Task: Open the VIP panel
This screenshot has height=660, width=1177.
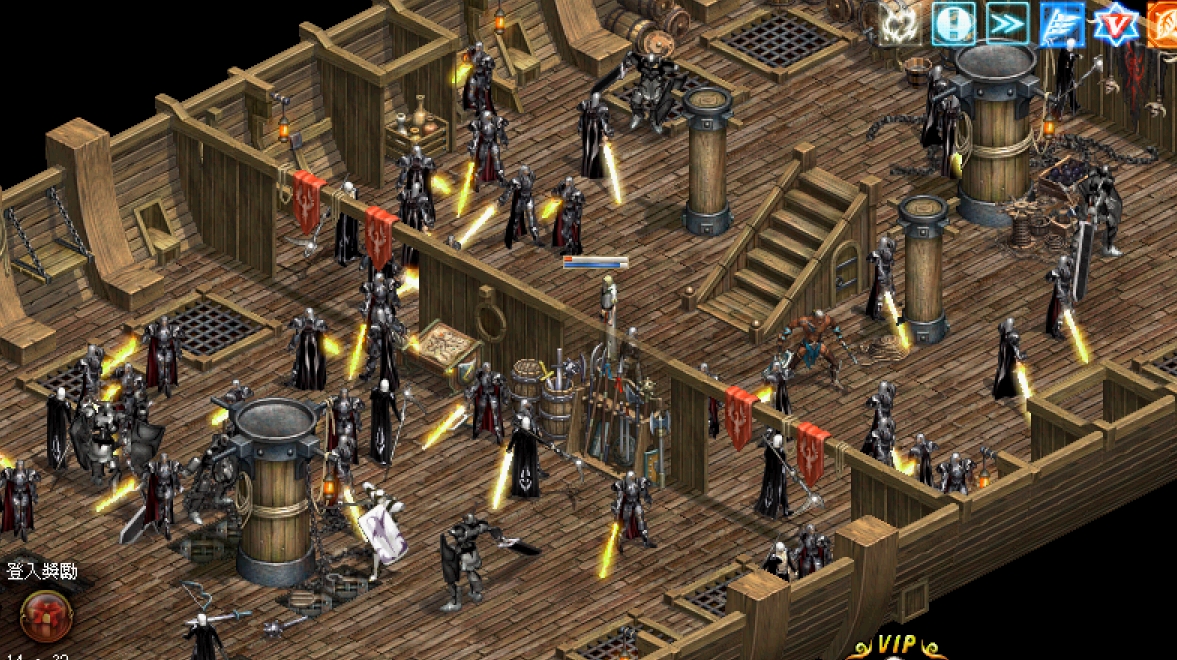Action: point(896,646)
